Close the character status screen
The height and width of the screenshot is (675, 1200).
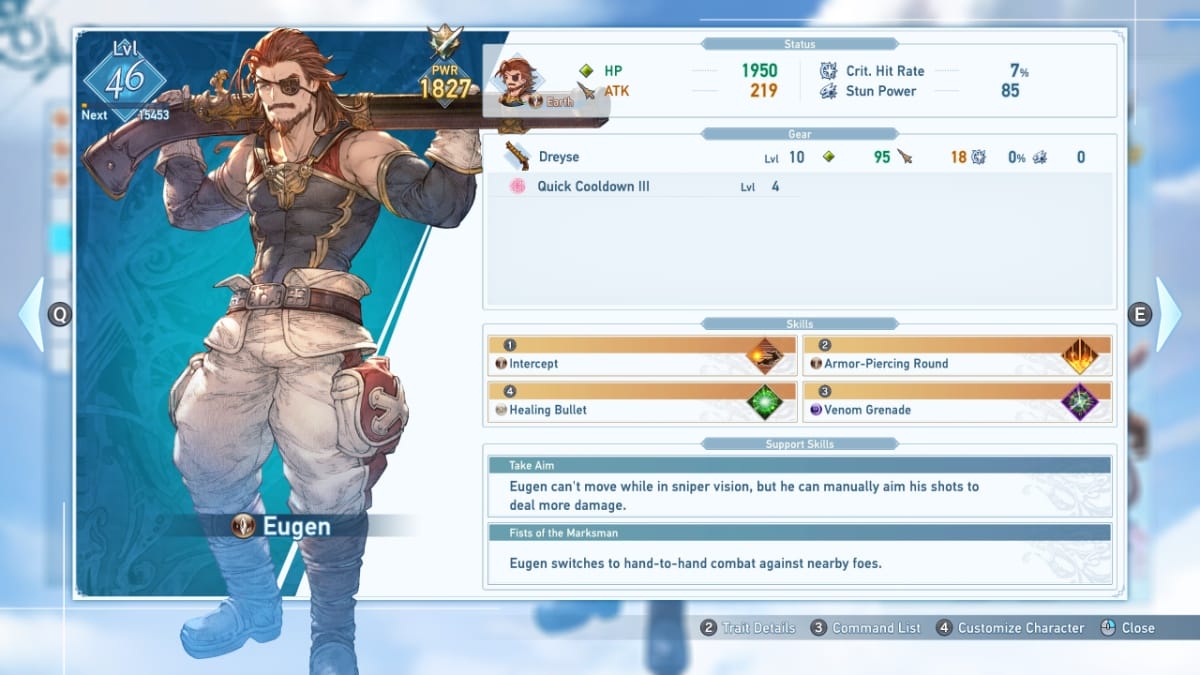[1128, 628]
